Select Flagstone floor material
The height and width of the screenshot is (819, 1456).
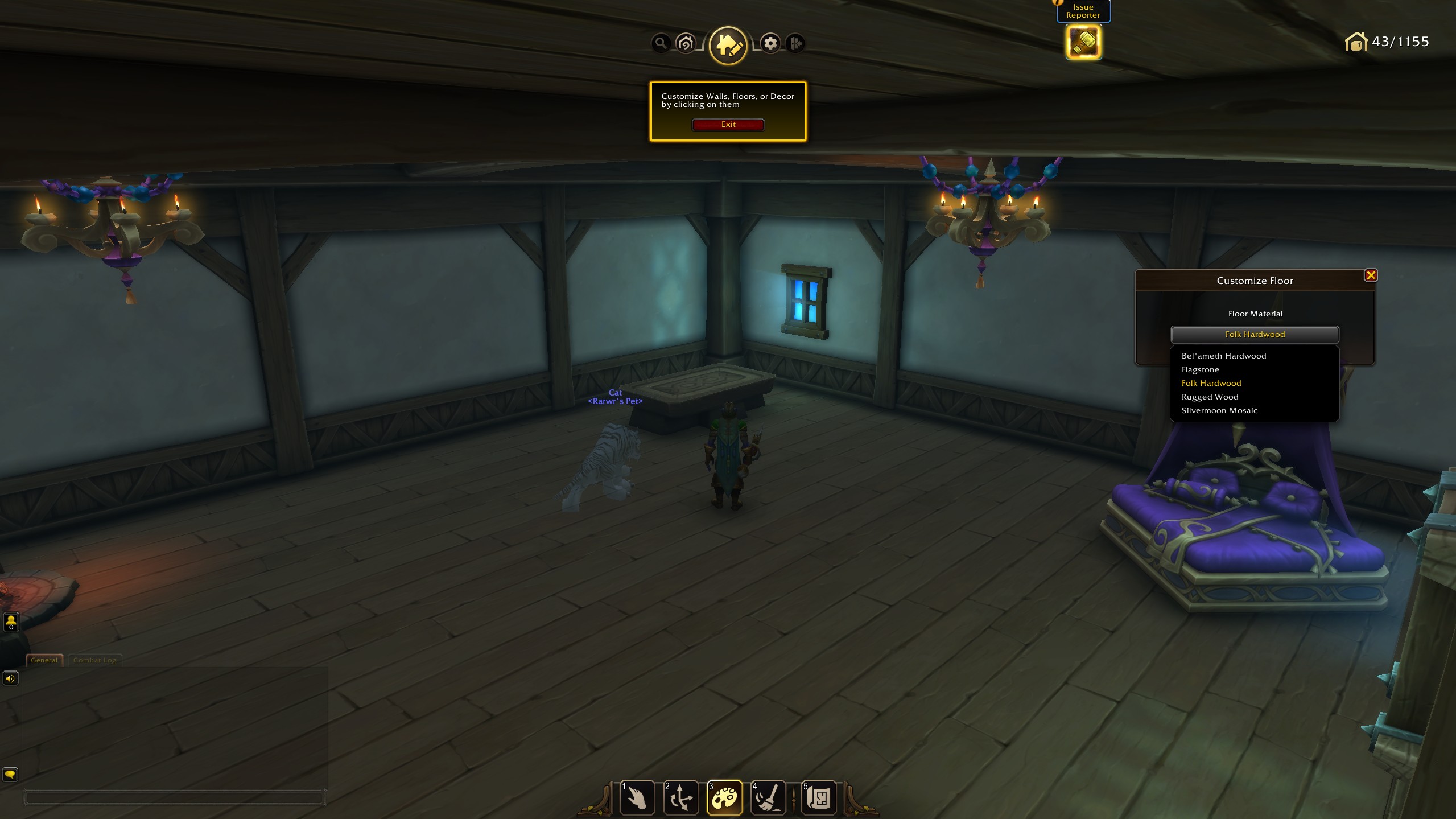tap(1201, 369)
